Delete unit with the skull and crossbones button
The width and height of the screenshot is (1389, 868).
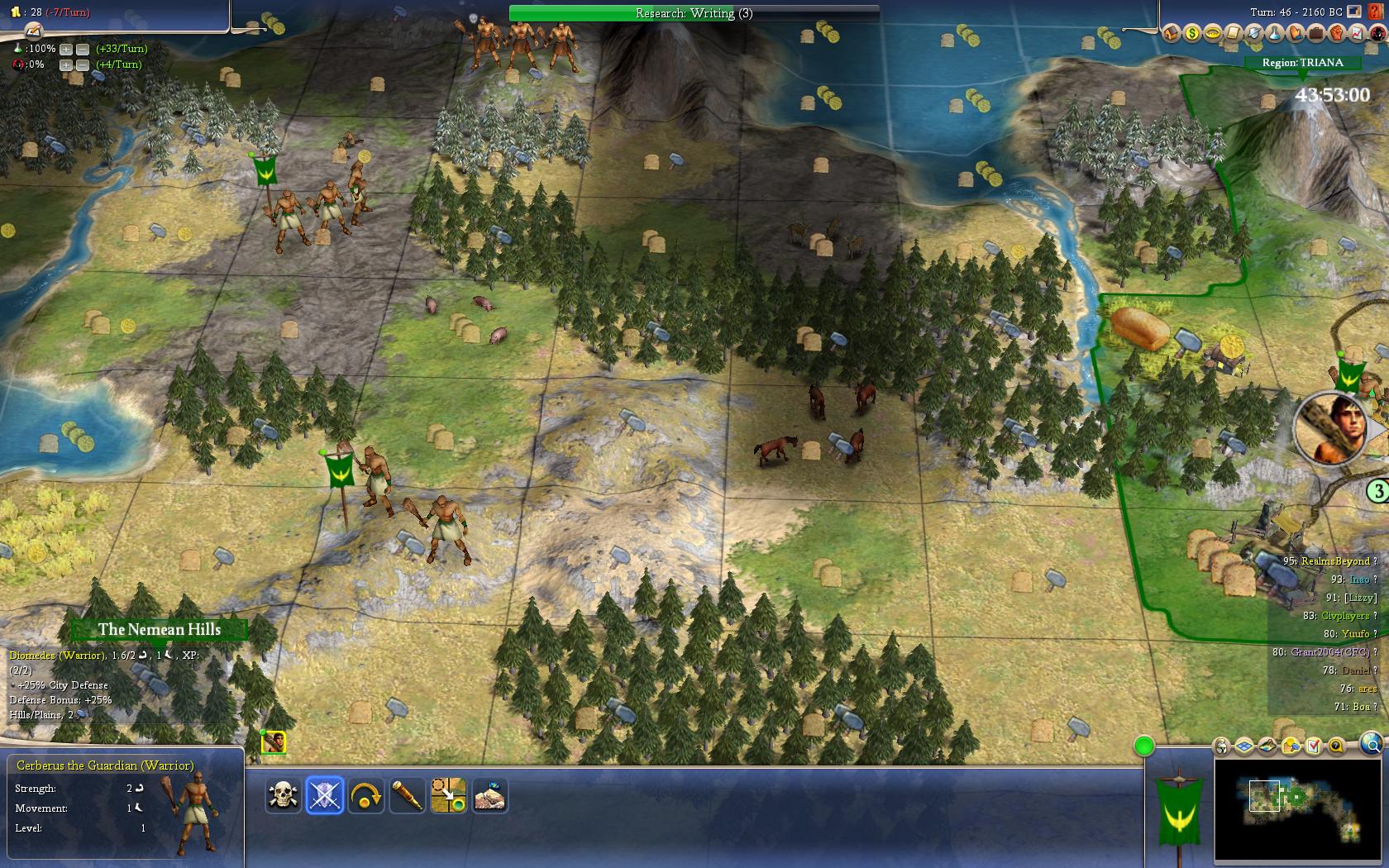coord(284,796)
